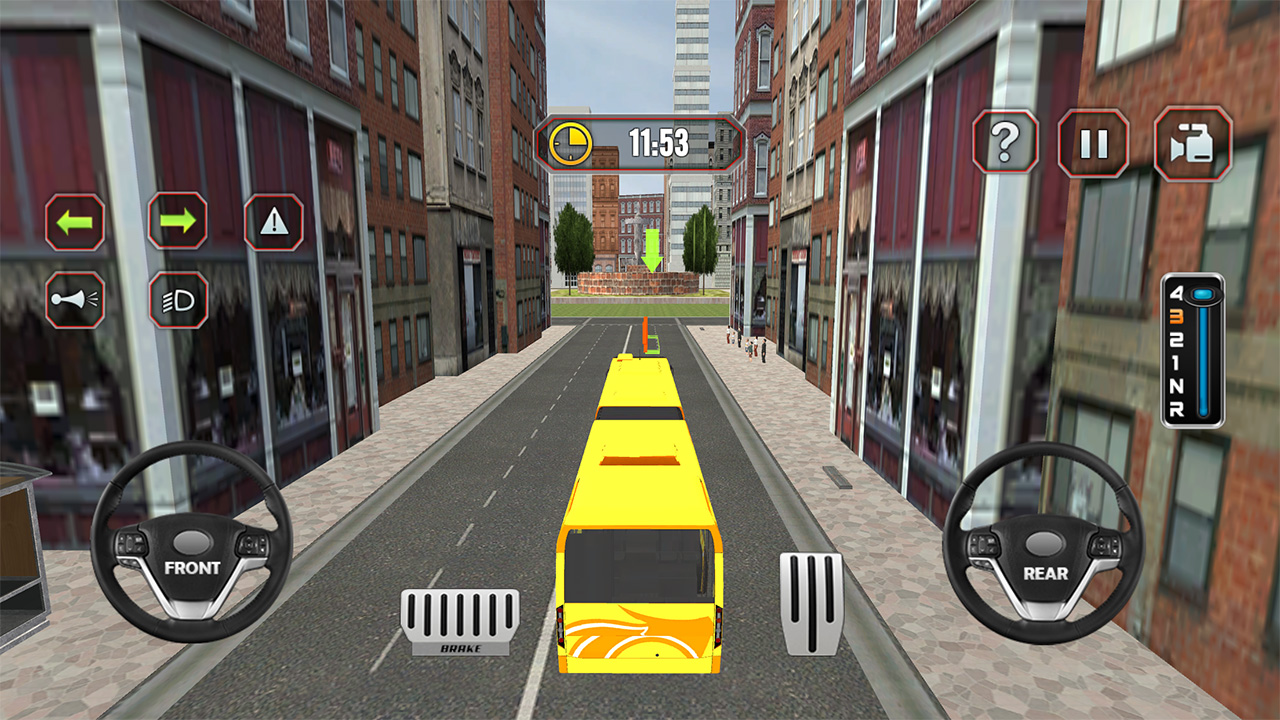Toggle headlights off using beam icon
This screenshot has width=1280, height=720.
click(x=178, y=301)
